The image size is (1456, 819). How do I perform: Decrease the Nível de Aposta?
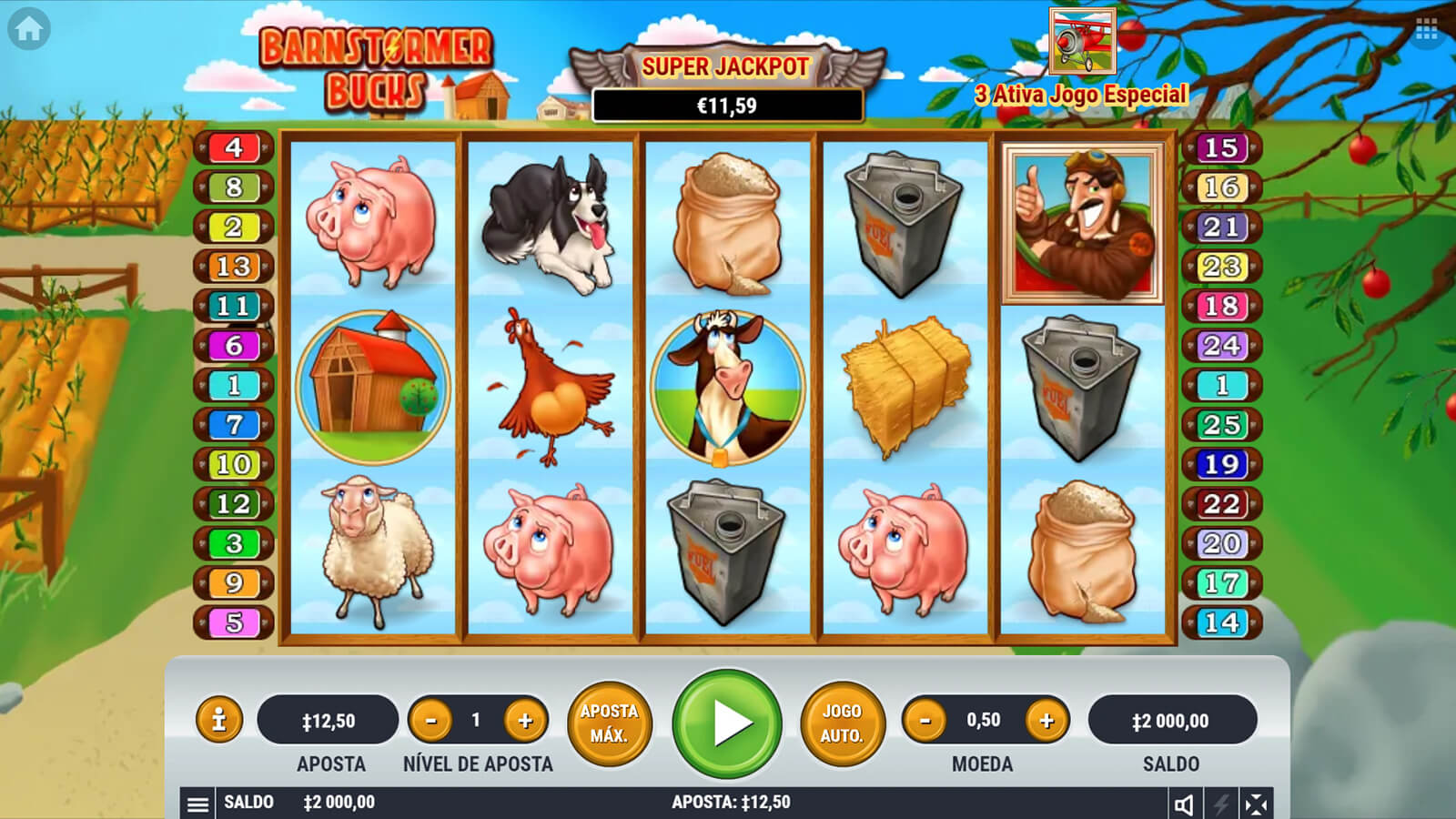431,721
